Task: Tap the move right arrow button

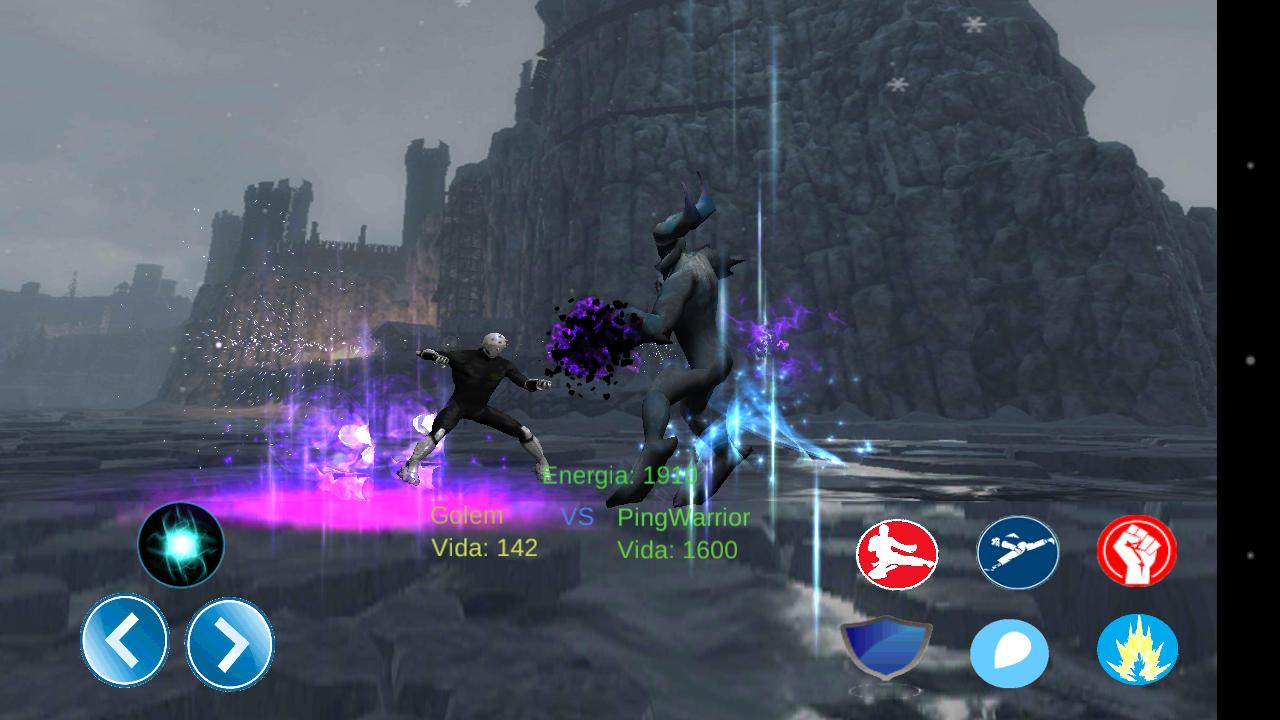Action: click(x=229, y=644)
